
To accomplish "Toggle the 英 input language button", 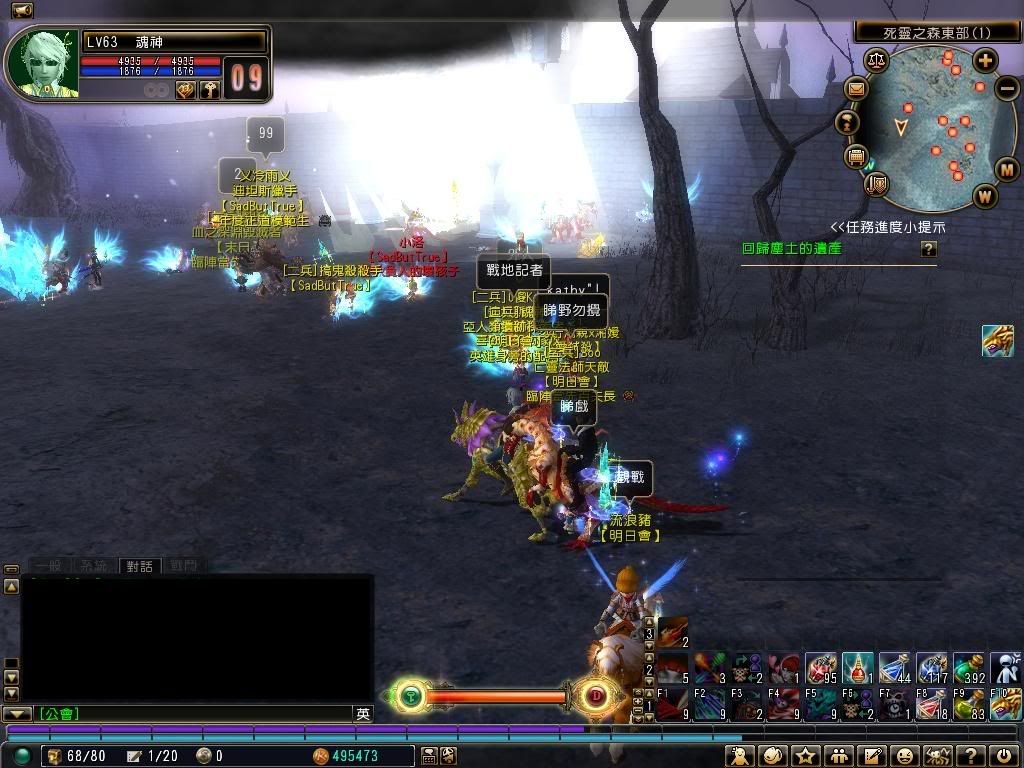I will point(363,714).
